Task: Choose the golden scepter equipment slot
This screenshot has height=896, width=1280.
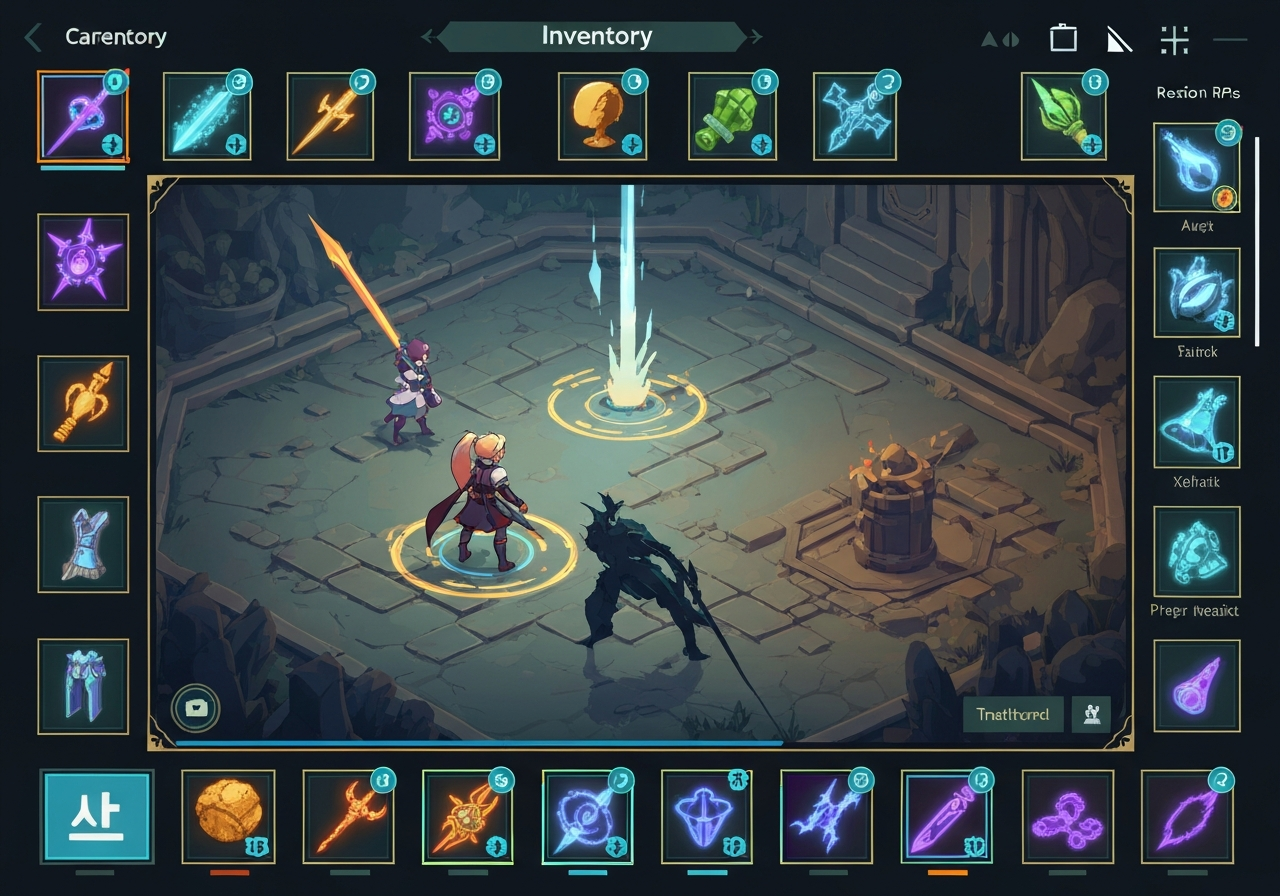Action: (83, 403)
